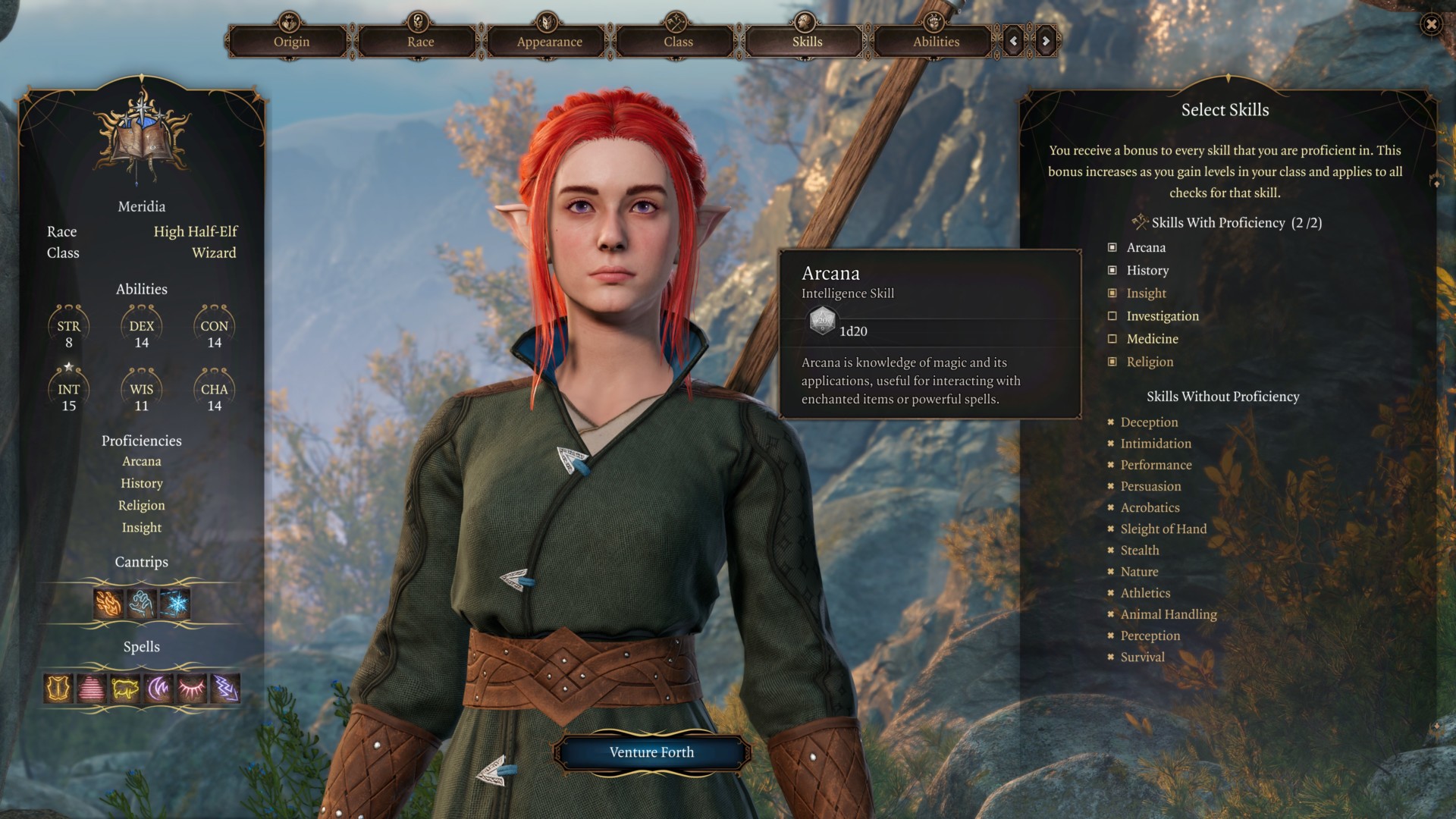Select the Class tab
1456x819 pixels.
pyautogui.click(x=678, y=42)
